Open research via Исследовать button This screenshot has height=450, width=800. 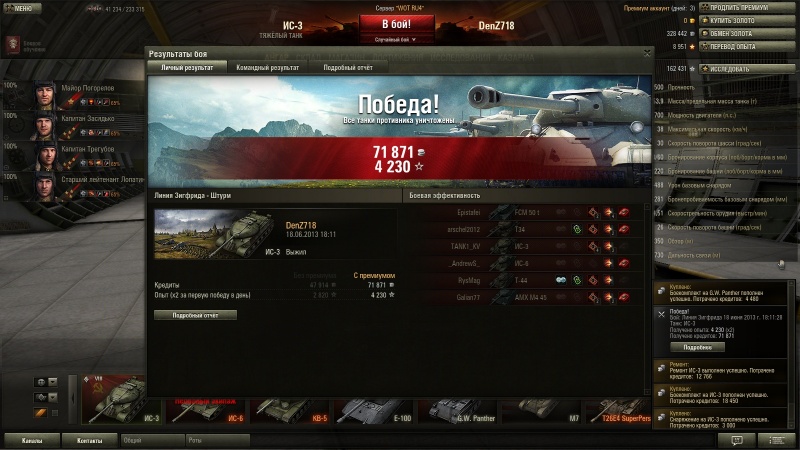[x=740, y=69]
